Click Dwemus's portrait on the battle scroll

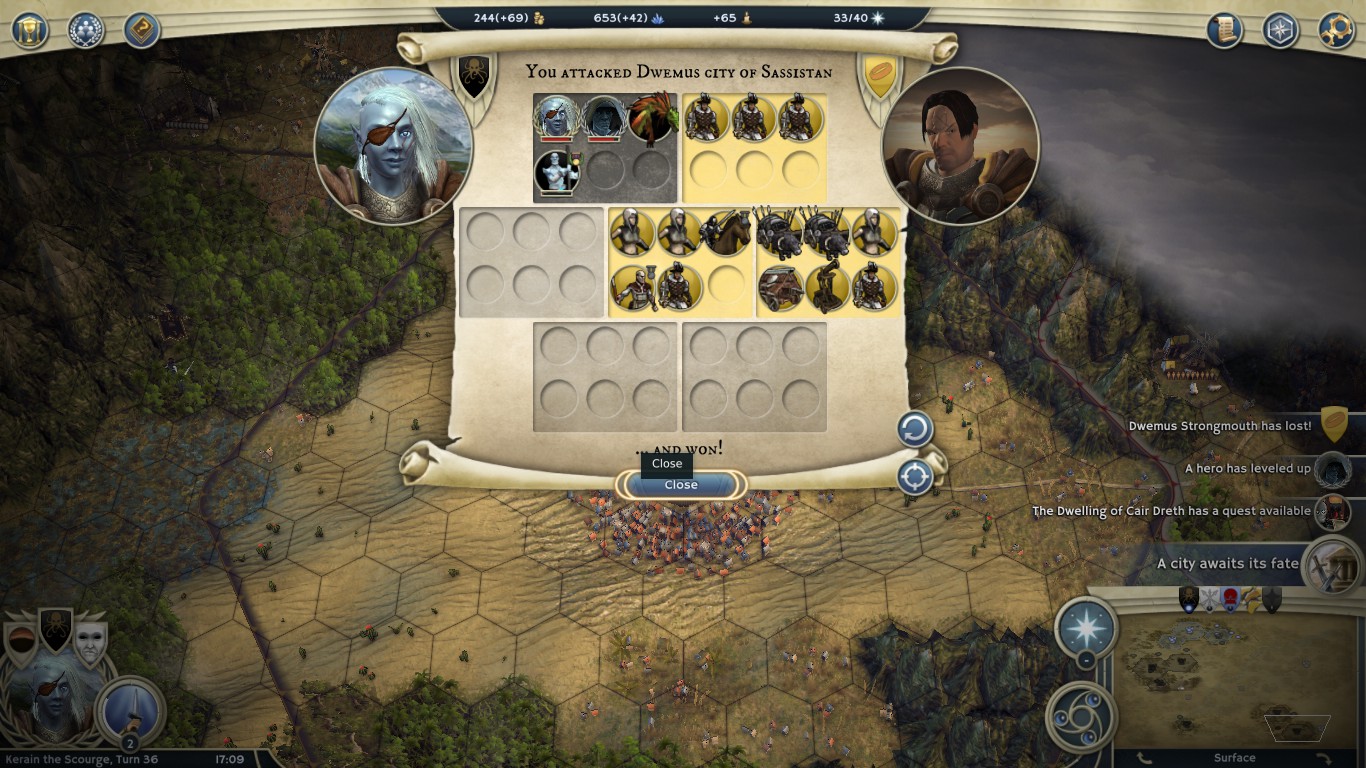pos(960,145)
